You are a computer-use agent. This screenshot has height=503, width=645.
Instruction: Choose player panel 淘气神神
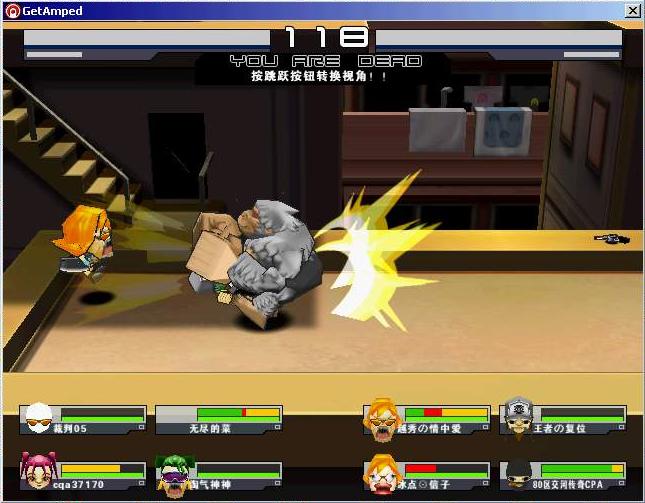[x=220, y=476]
